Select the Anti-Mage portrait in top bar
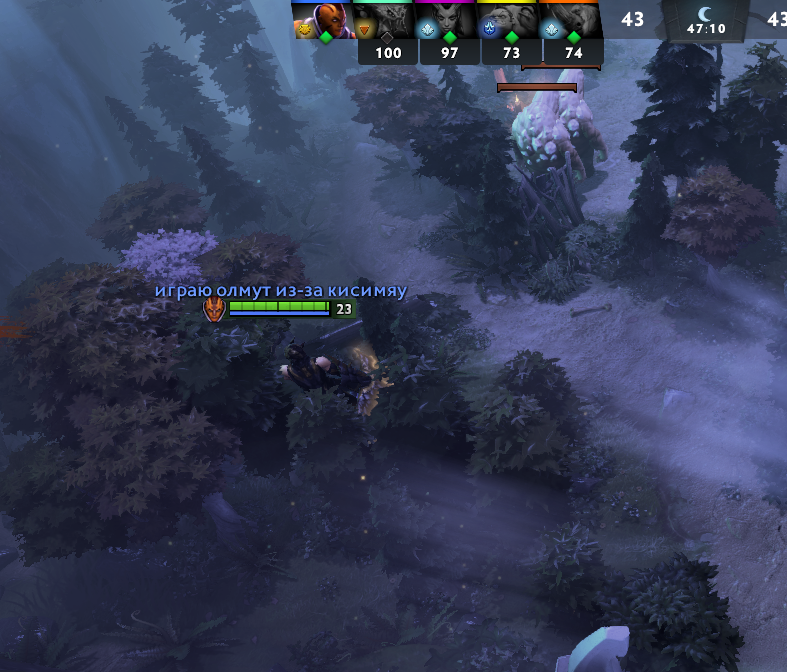787x672 pixels. [322, 20]
